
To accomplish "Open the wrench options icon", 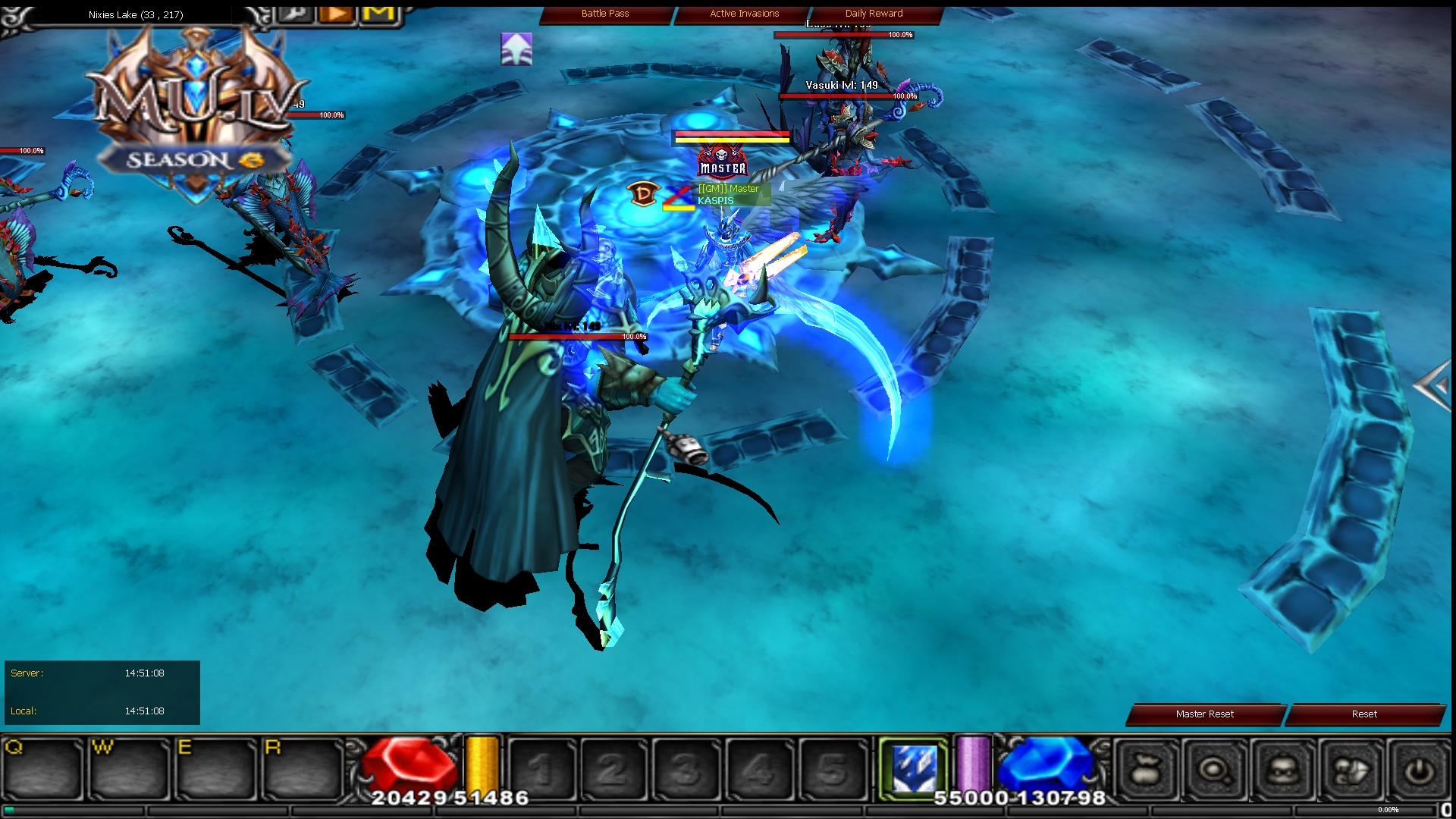I will [295, 12].
